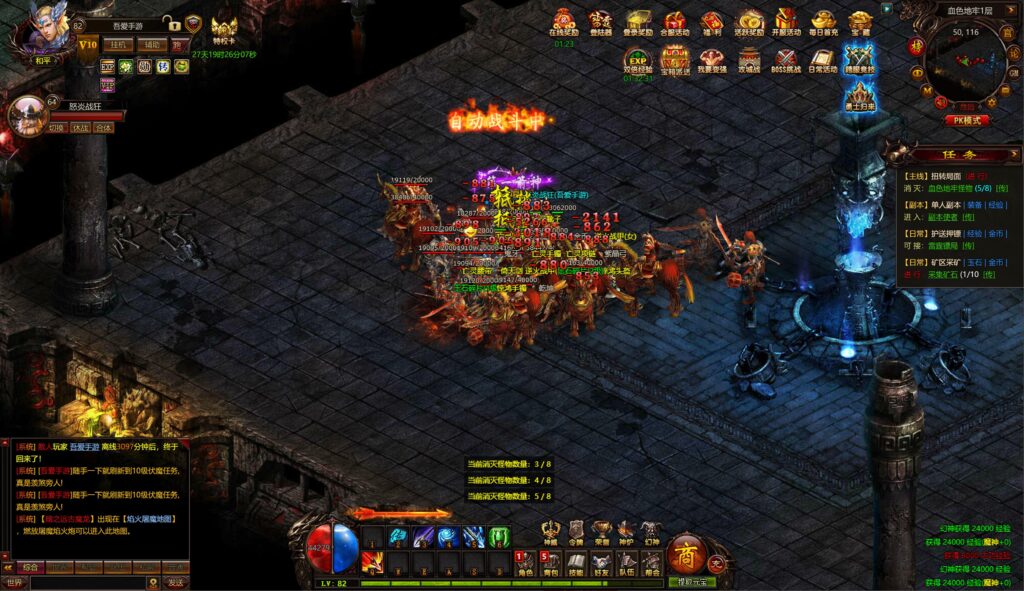Open the 勇士归来 returning warrior icon
The width and height of the screenshot is (1024, 591).
pos(858,97)
